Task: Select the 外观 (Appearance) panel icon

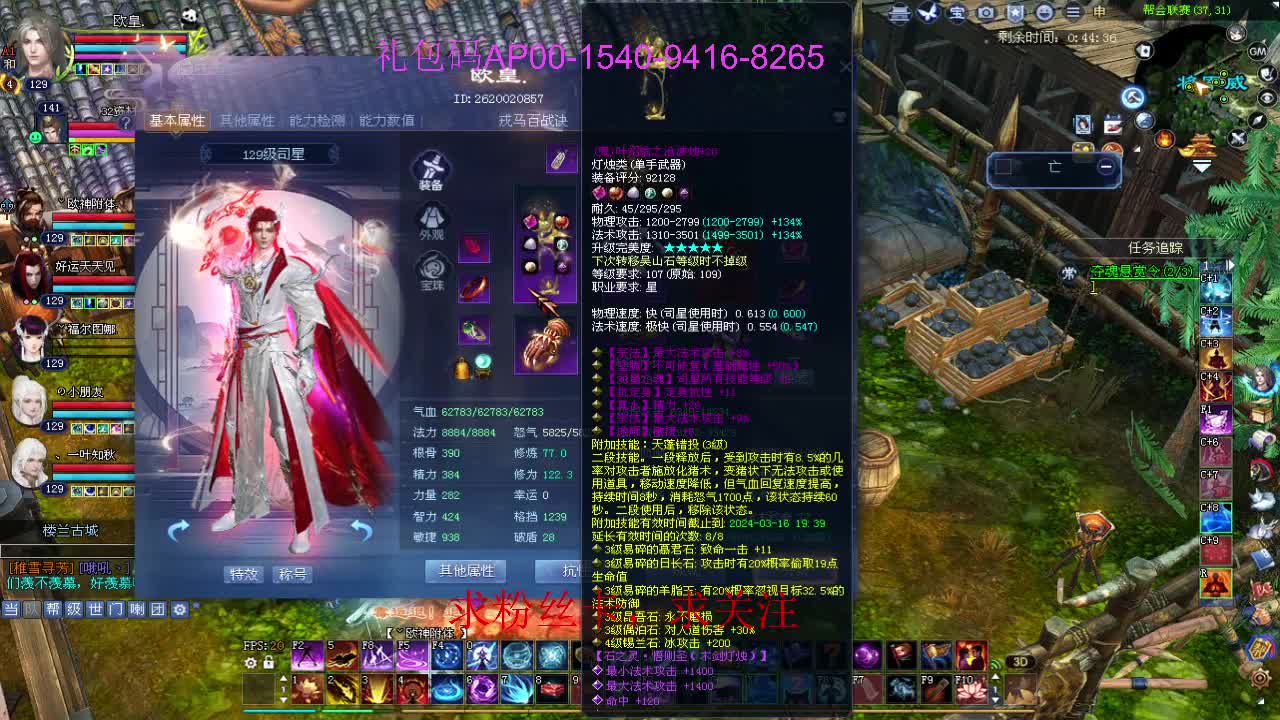Action: coord(431,219)
